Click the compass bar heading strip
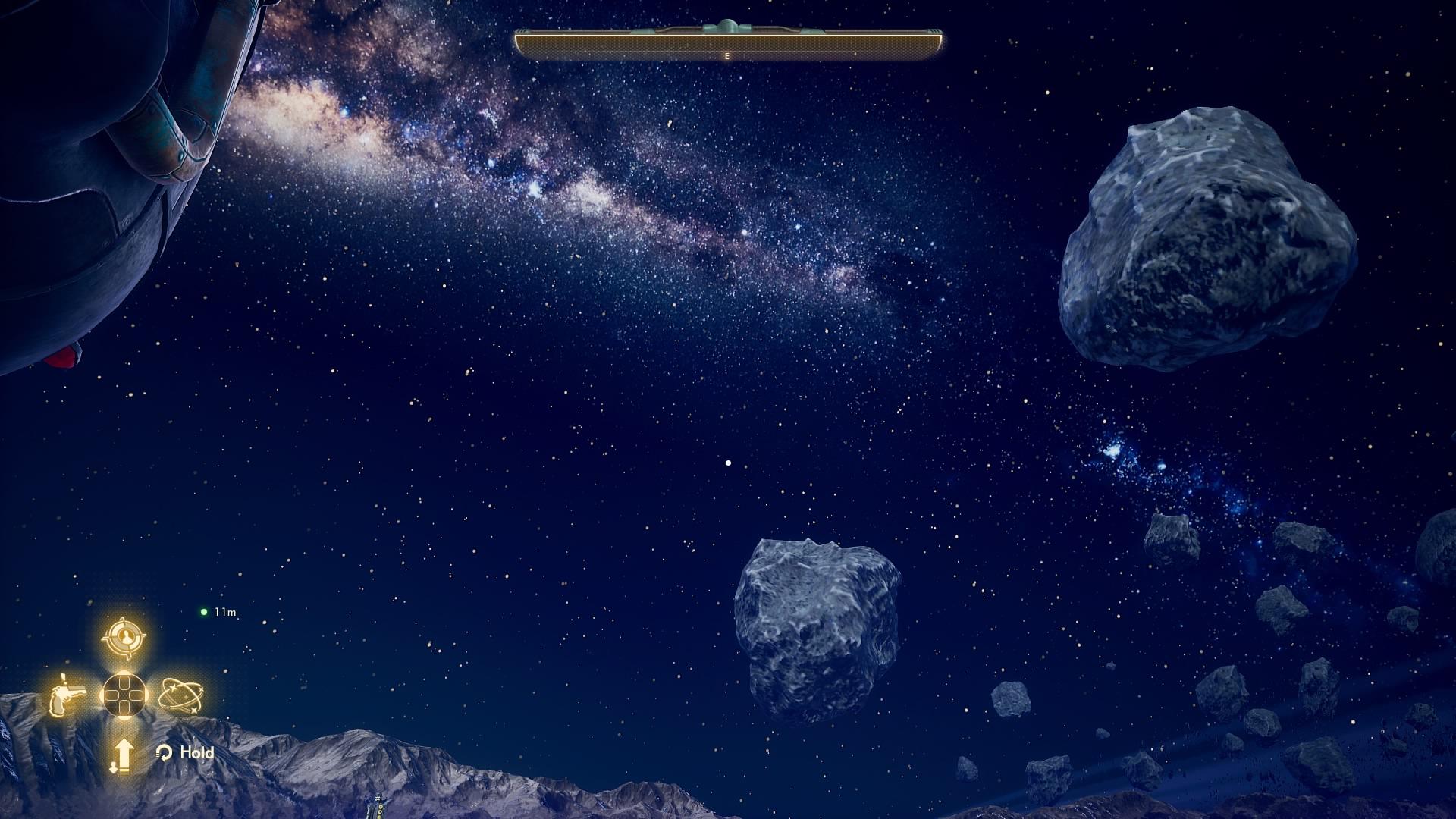 pos(728,45)
